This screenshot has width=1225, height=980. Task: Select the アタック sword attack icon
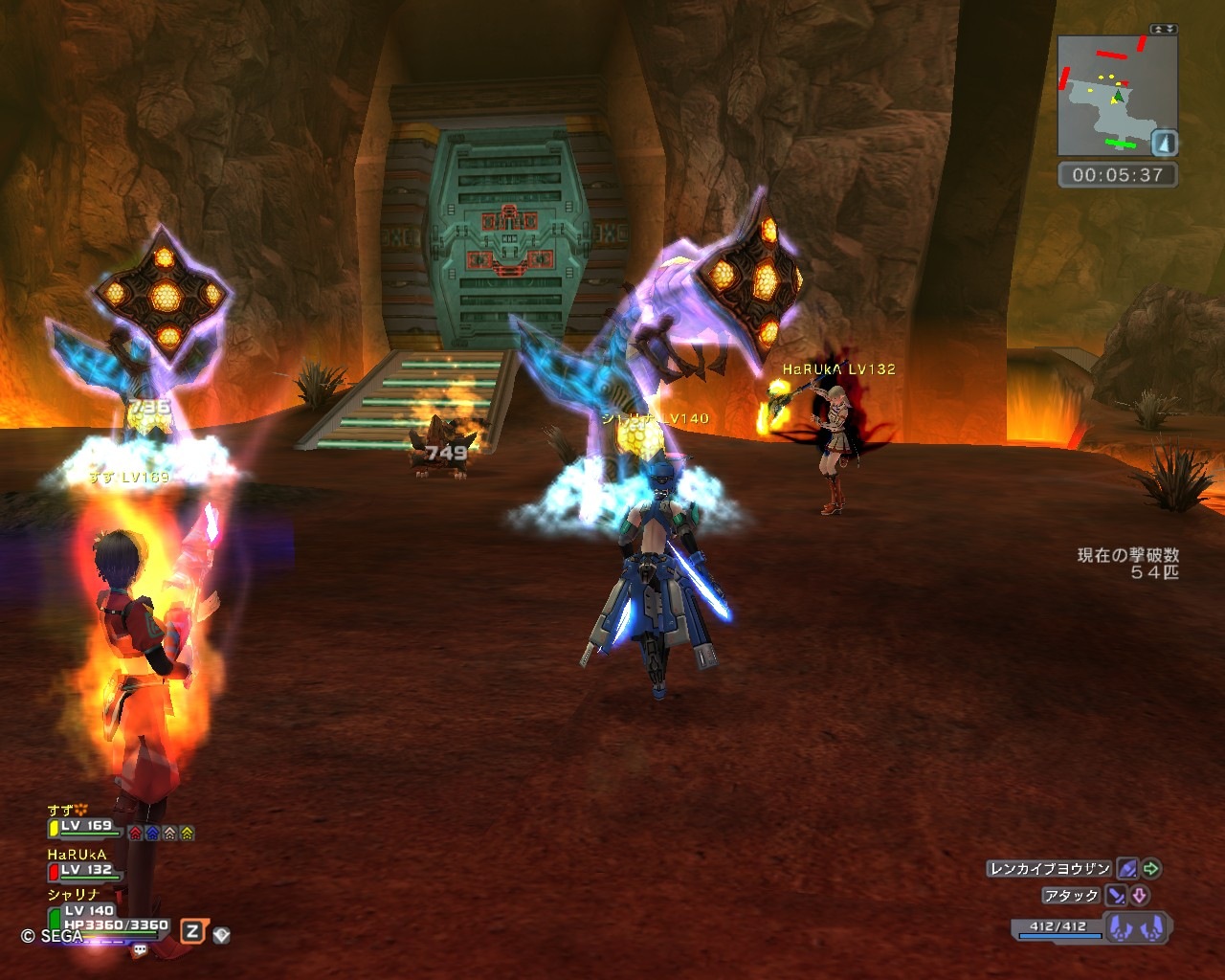point(1116,896)
